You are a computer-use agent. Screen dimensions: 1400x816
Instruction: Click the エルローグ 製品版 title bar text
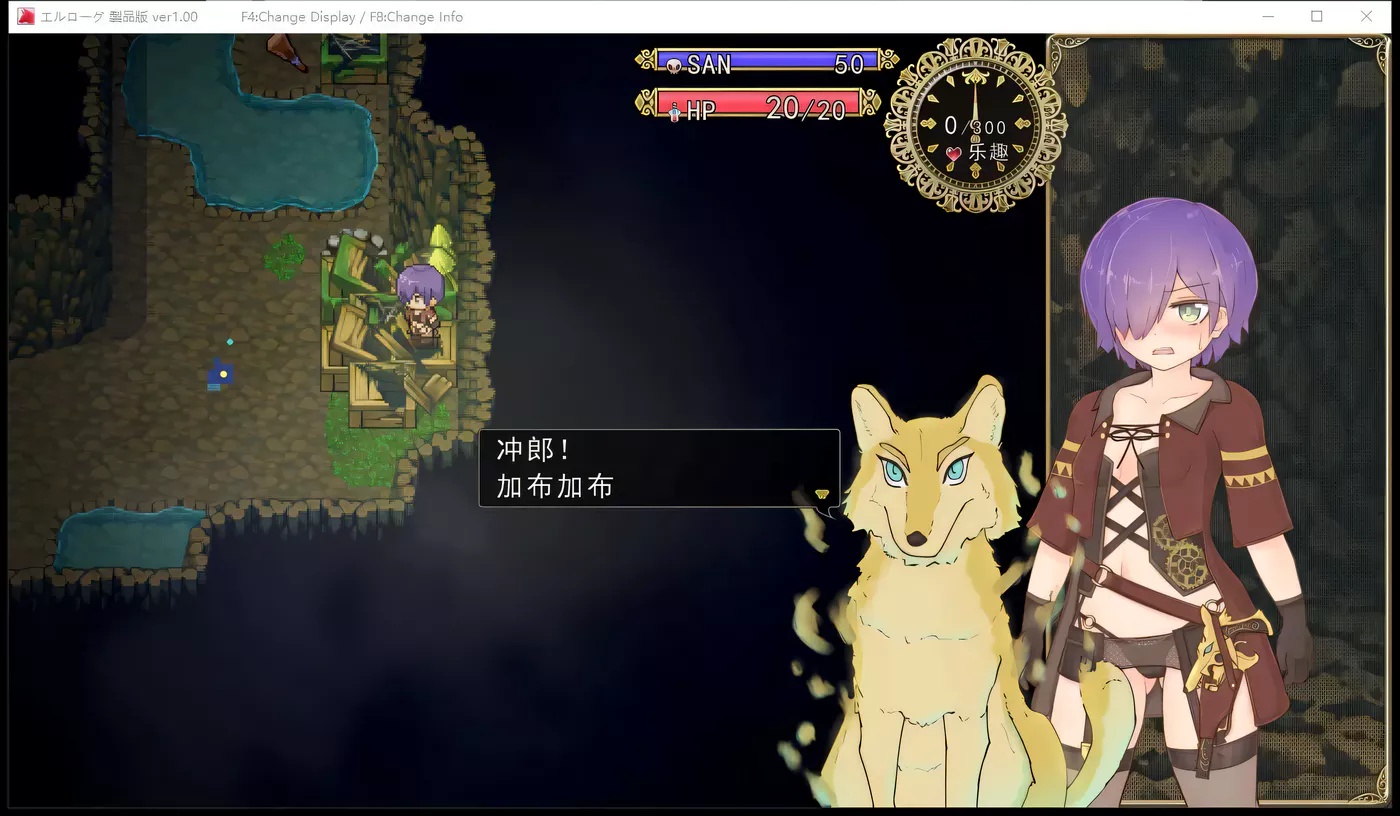pos(119,16)
